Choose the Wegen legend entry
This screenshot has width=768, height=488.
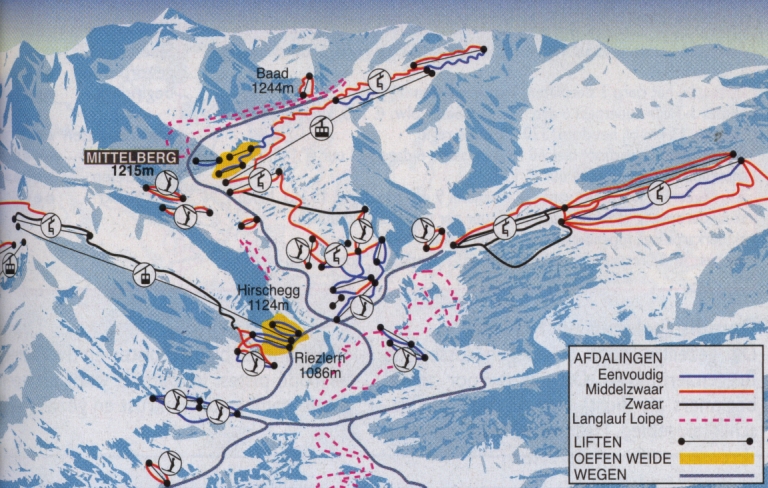coord(604,472)
